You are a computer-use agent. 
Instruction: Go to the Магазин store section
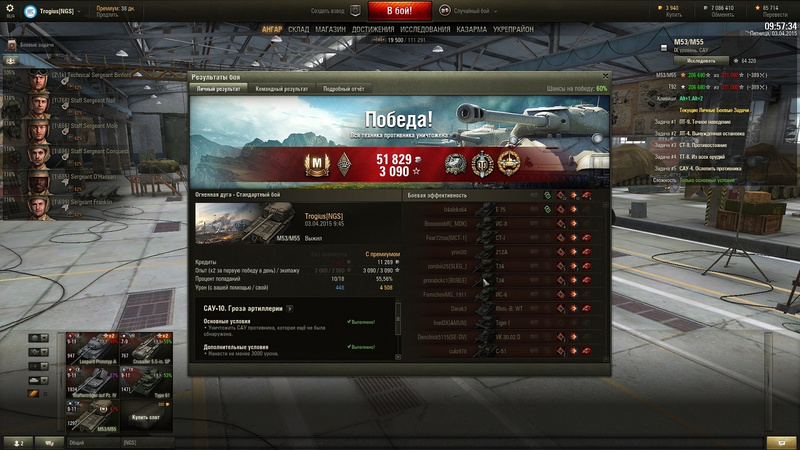click(x=331, y=30)
